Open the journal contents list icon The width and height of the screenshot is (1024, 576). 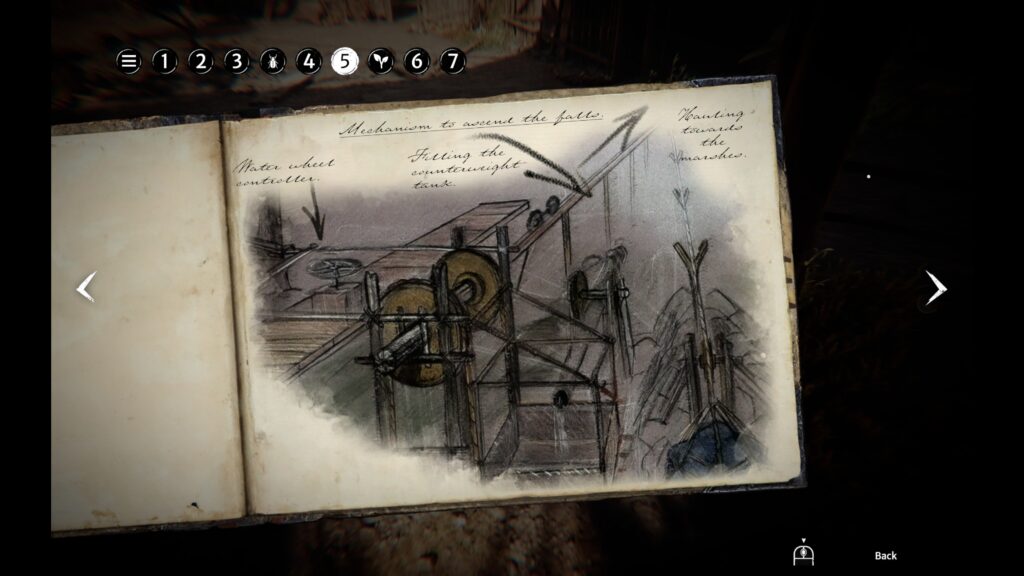pos(129,61)
